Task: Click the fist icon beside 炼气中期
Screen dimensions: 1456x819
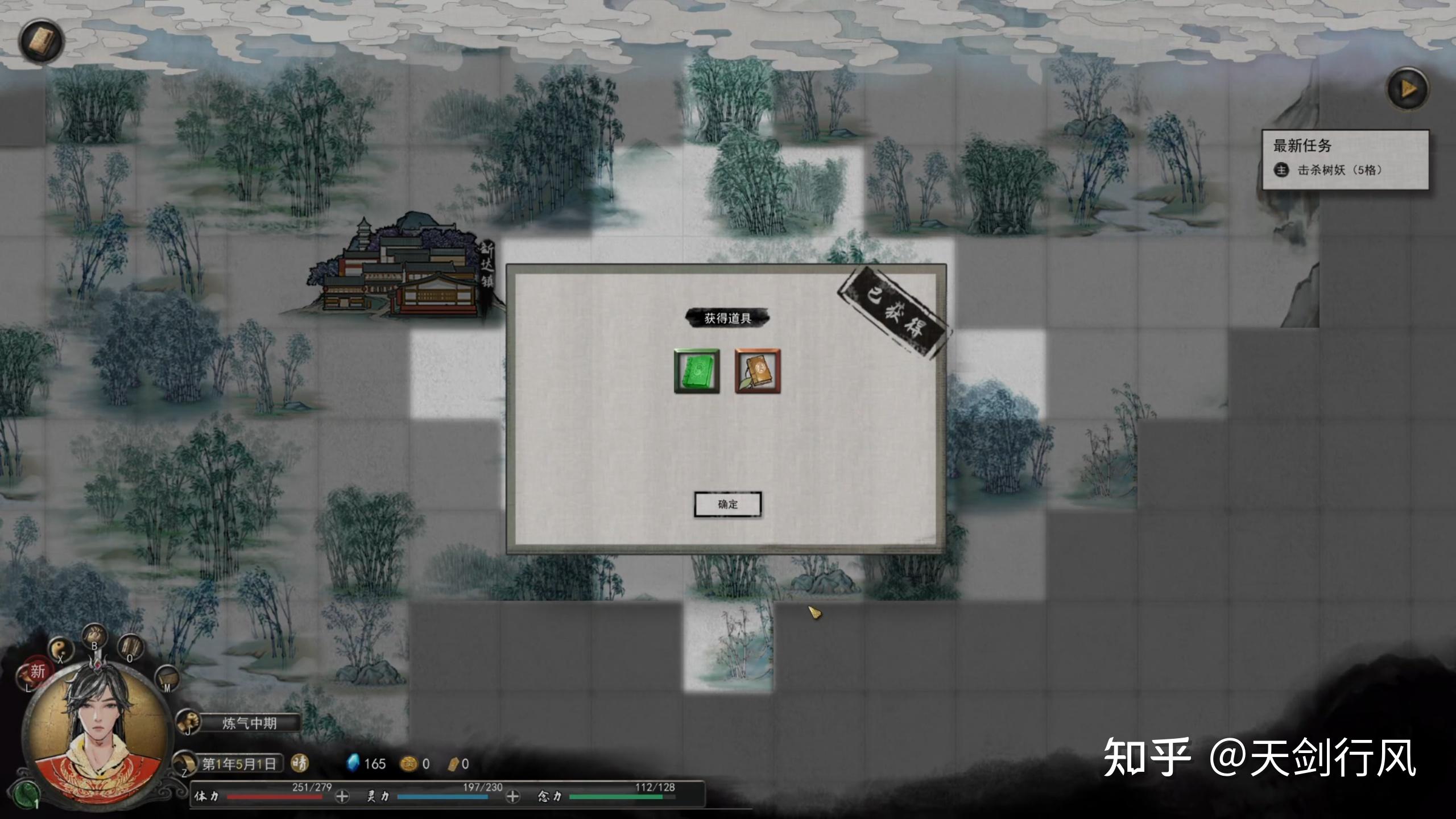Action: (187, 723)
